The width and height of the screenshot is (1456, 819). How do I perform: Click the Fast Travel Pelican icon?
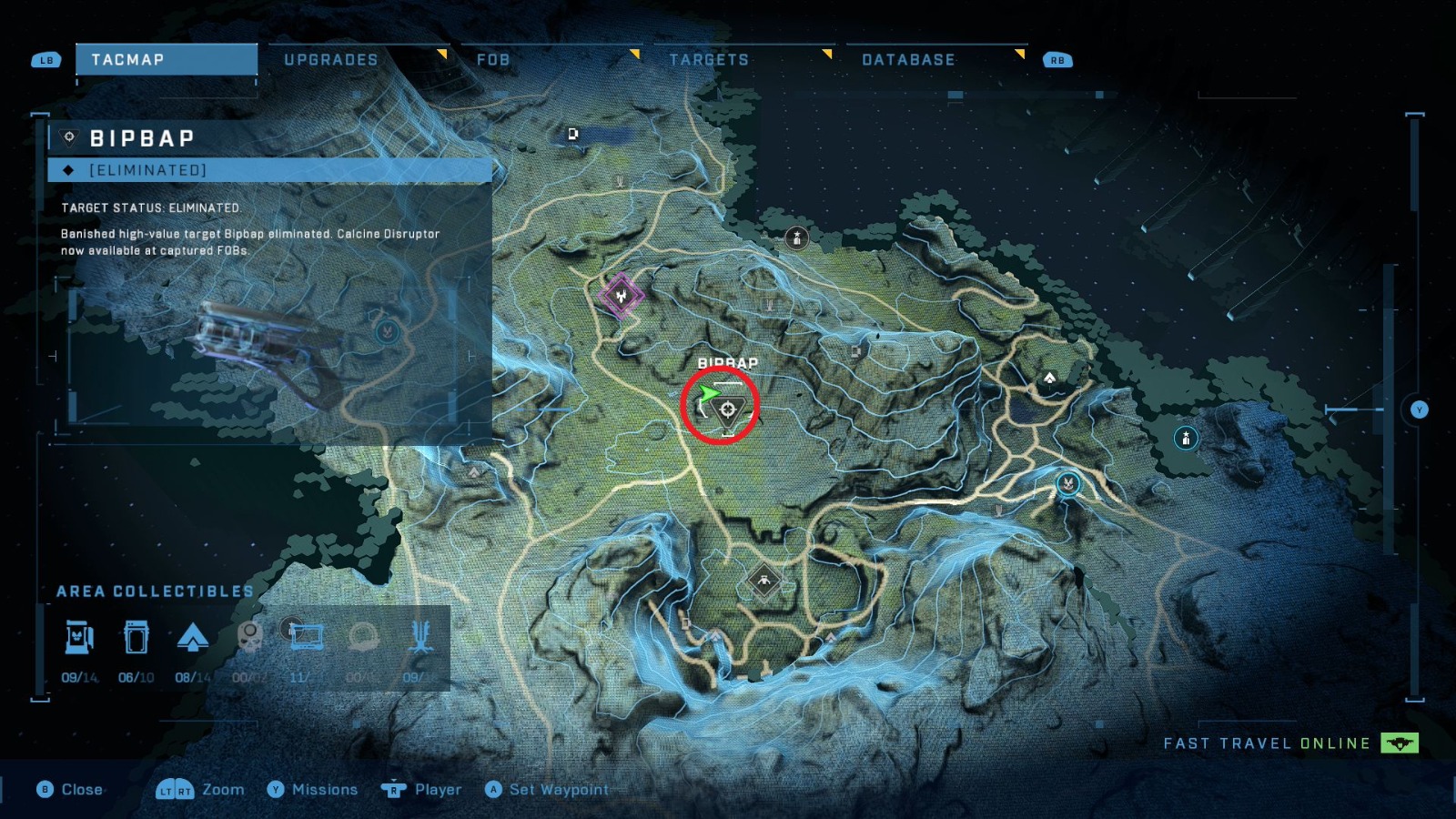click(1398, 743)
